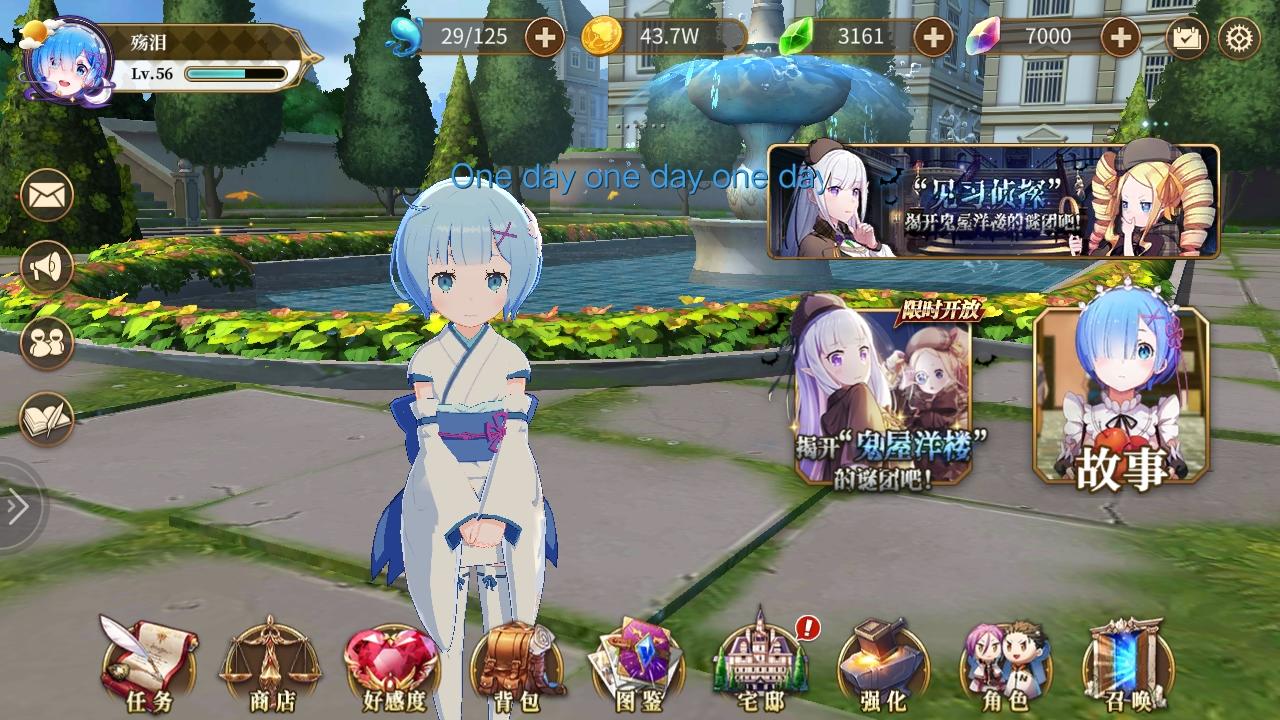Open the announcements speaker icon
The image size is (1280, 720).
[x=46, y=265]
